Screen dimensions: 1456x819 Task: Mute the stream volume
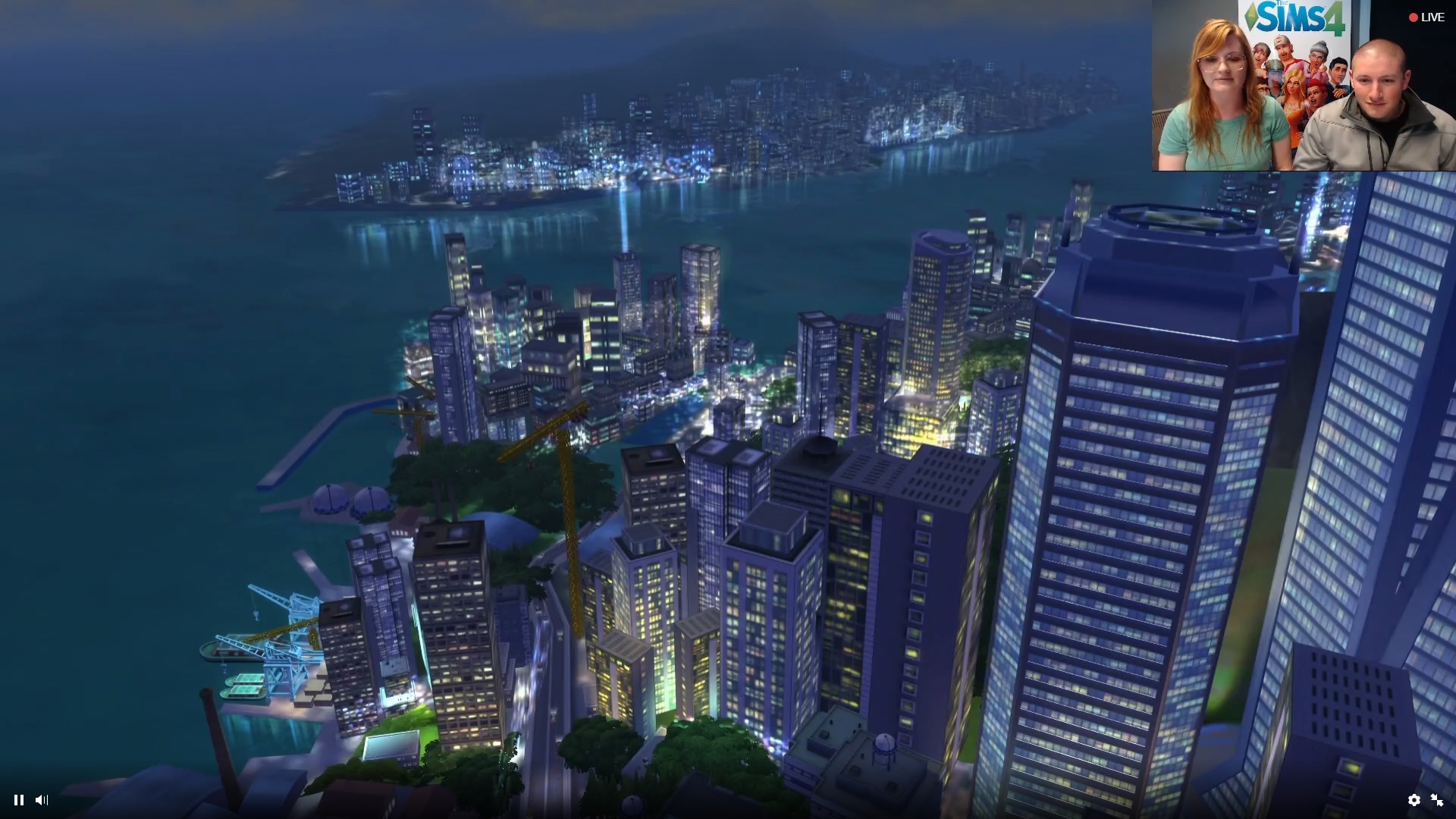[42, 800]
